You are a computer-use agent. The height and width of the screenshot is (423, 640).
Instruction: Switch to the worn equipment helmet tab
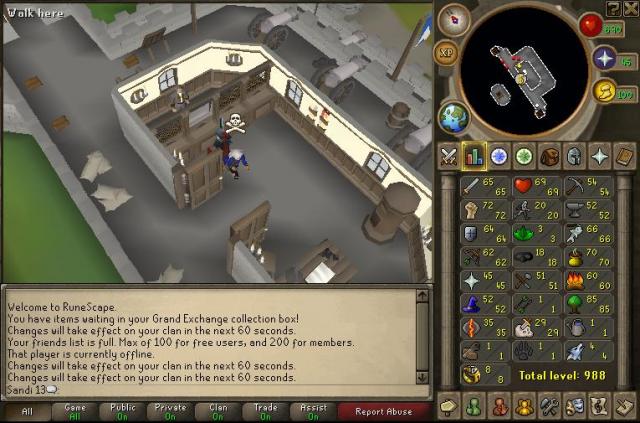pos(574,156)
